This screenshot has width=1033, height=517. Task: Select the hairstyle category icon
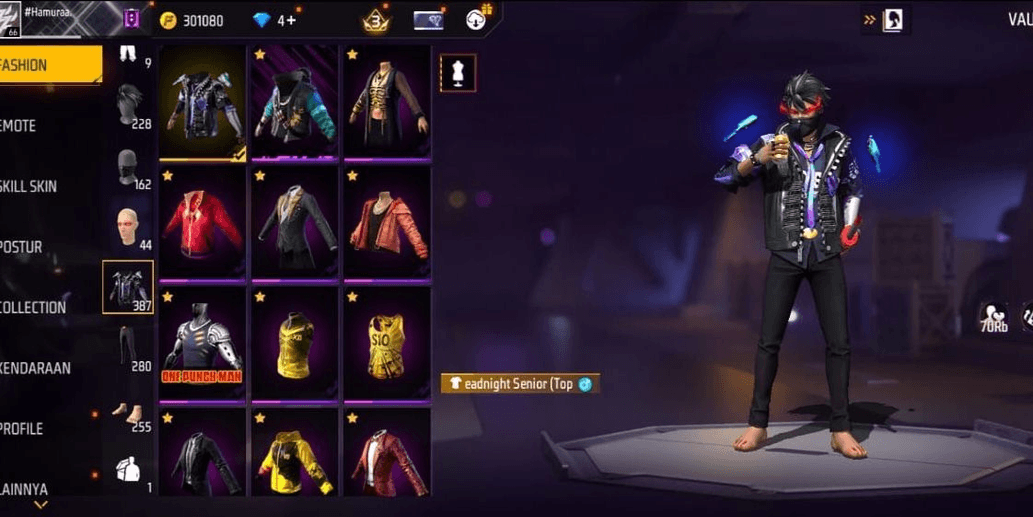click(x=128, y=104)
